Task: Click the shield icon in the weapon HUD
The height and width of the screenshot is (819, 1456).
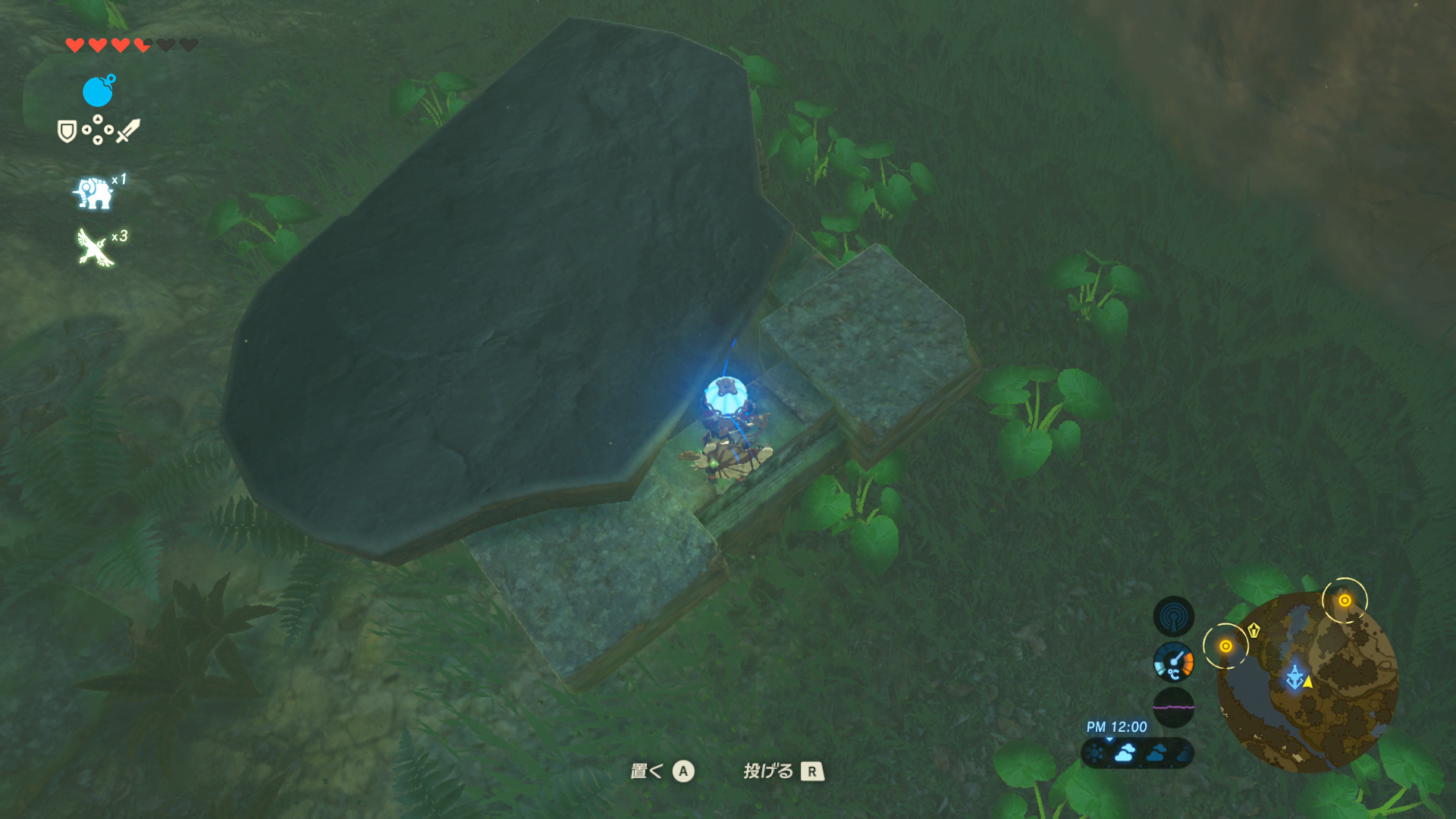Action: [67, 130]
